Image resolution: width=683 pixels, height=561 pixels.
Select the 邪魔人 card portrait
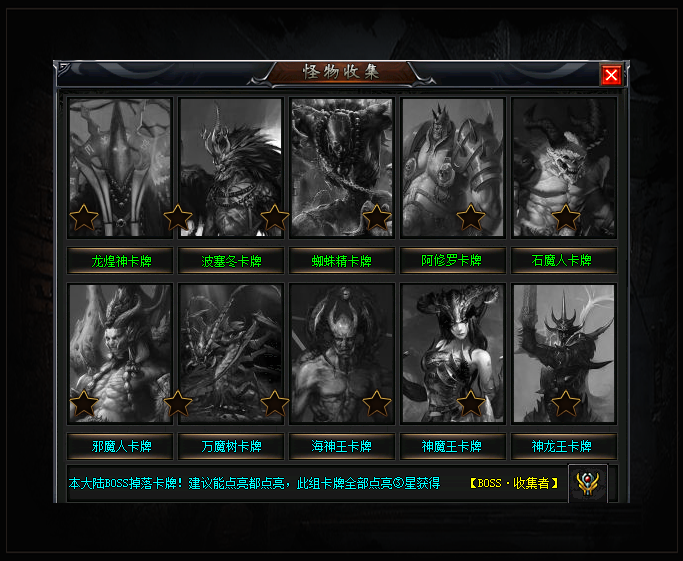120,353
